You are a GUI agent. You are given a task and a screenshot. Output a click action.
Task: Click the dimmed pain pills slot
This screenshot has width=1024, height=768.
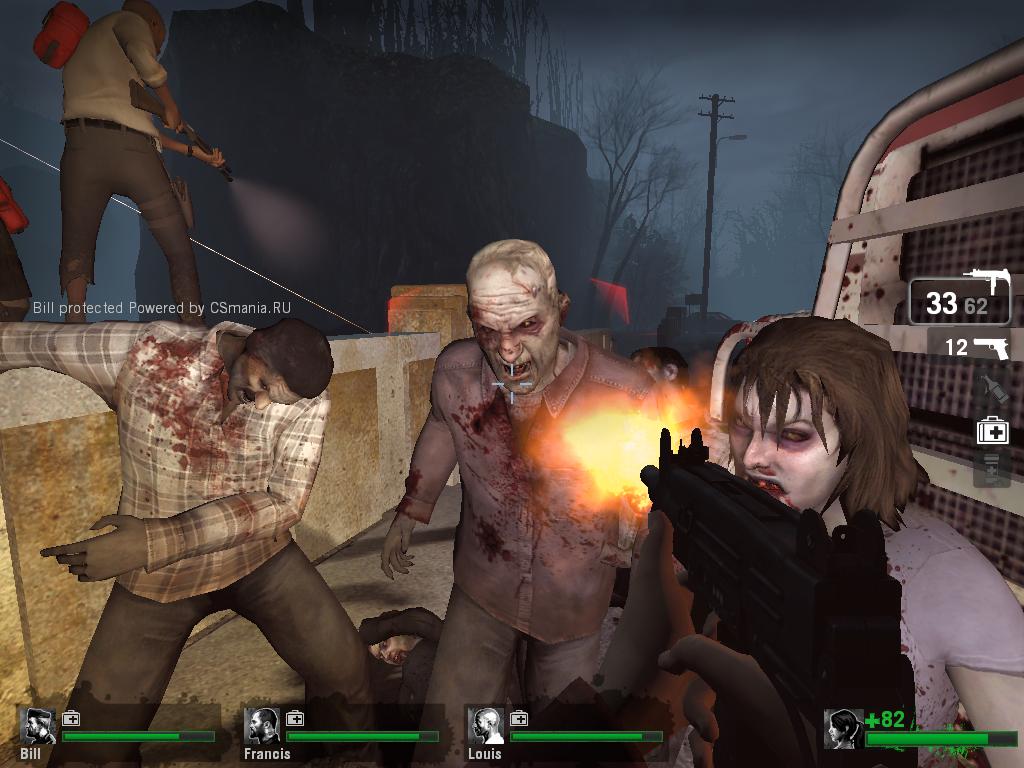point(992,468)
